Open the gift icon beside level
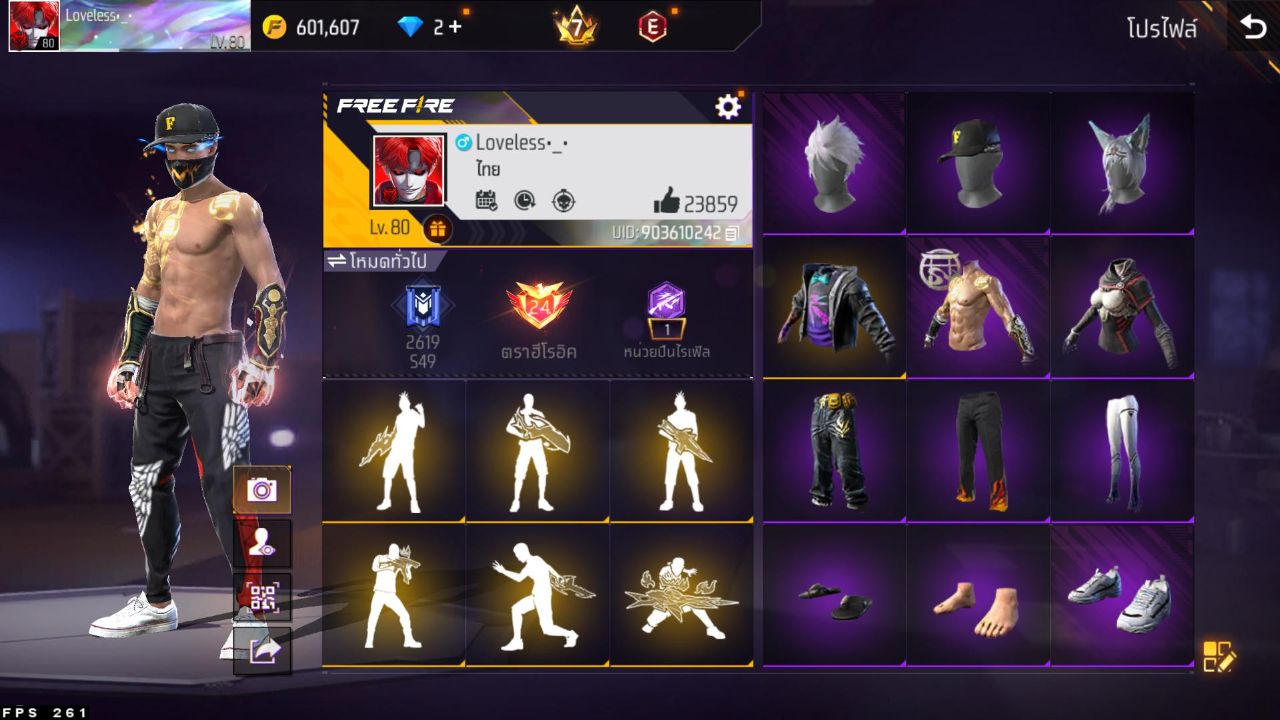 tap(436, 229)
